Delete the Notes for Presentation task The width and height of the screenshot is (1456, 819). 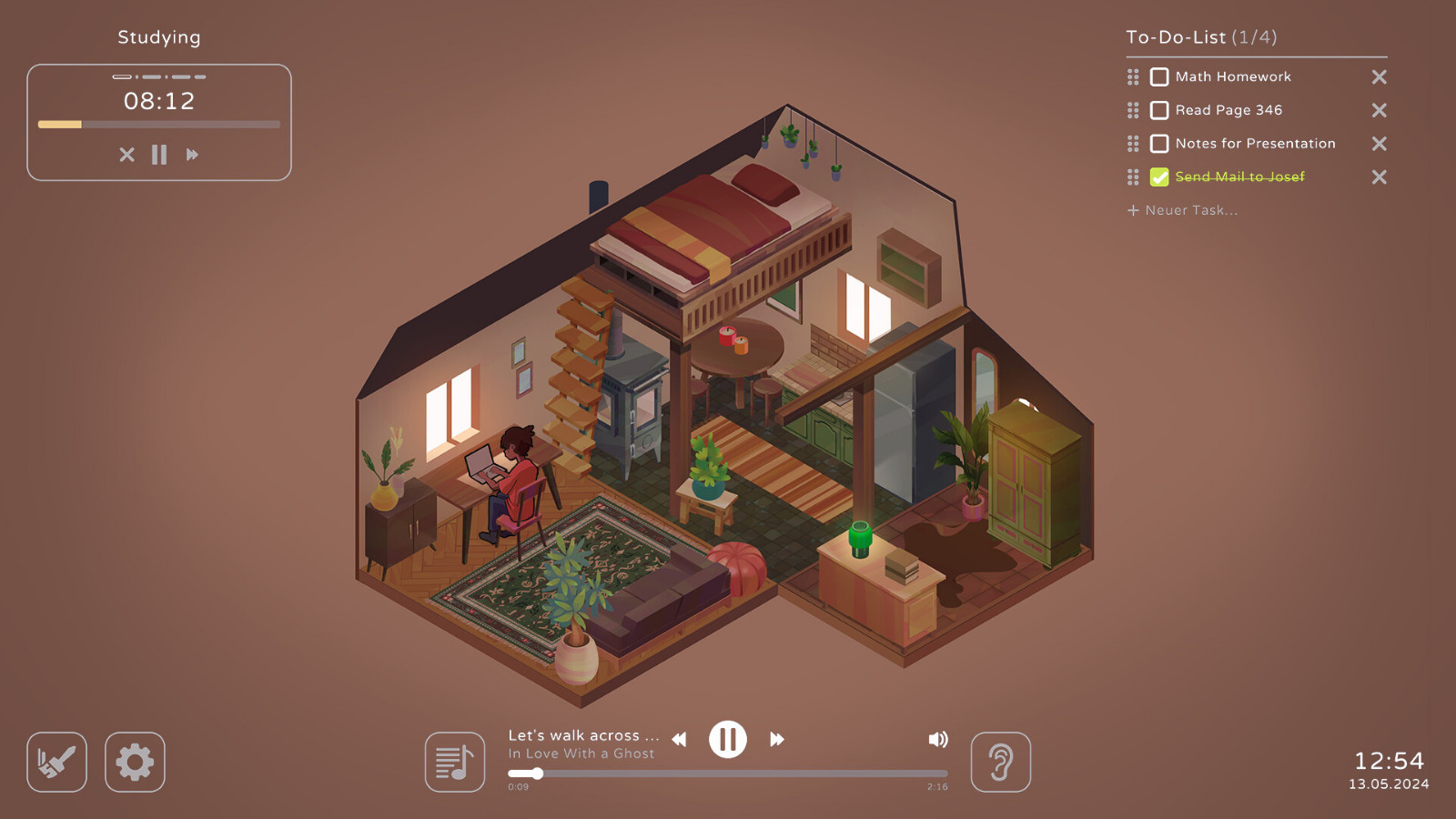click(x=1379, y=144)
